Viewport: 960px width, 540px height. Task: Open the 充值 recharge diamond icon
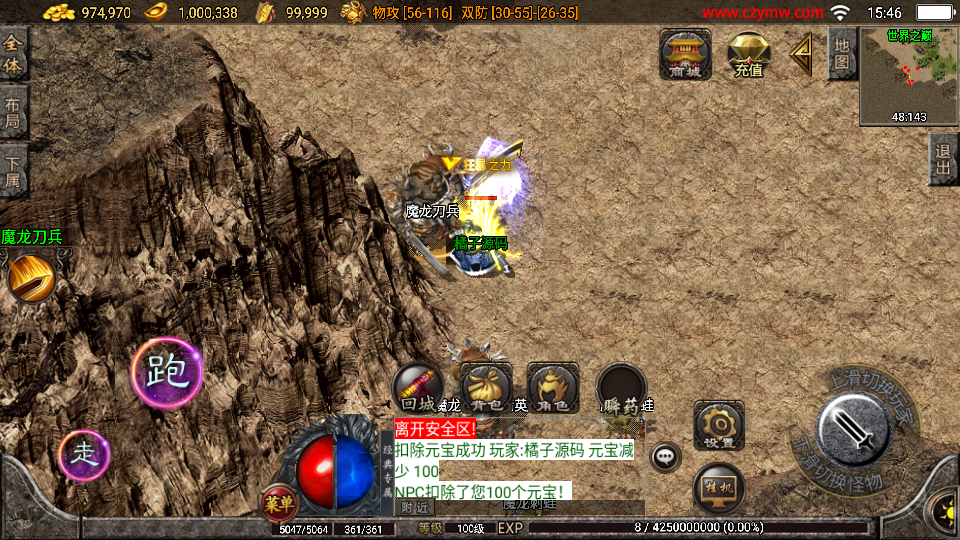coord(748,54)
